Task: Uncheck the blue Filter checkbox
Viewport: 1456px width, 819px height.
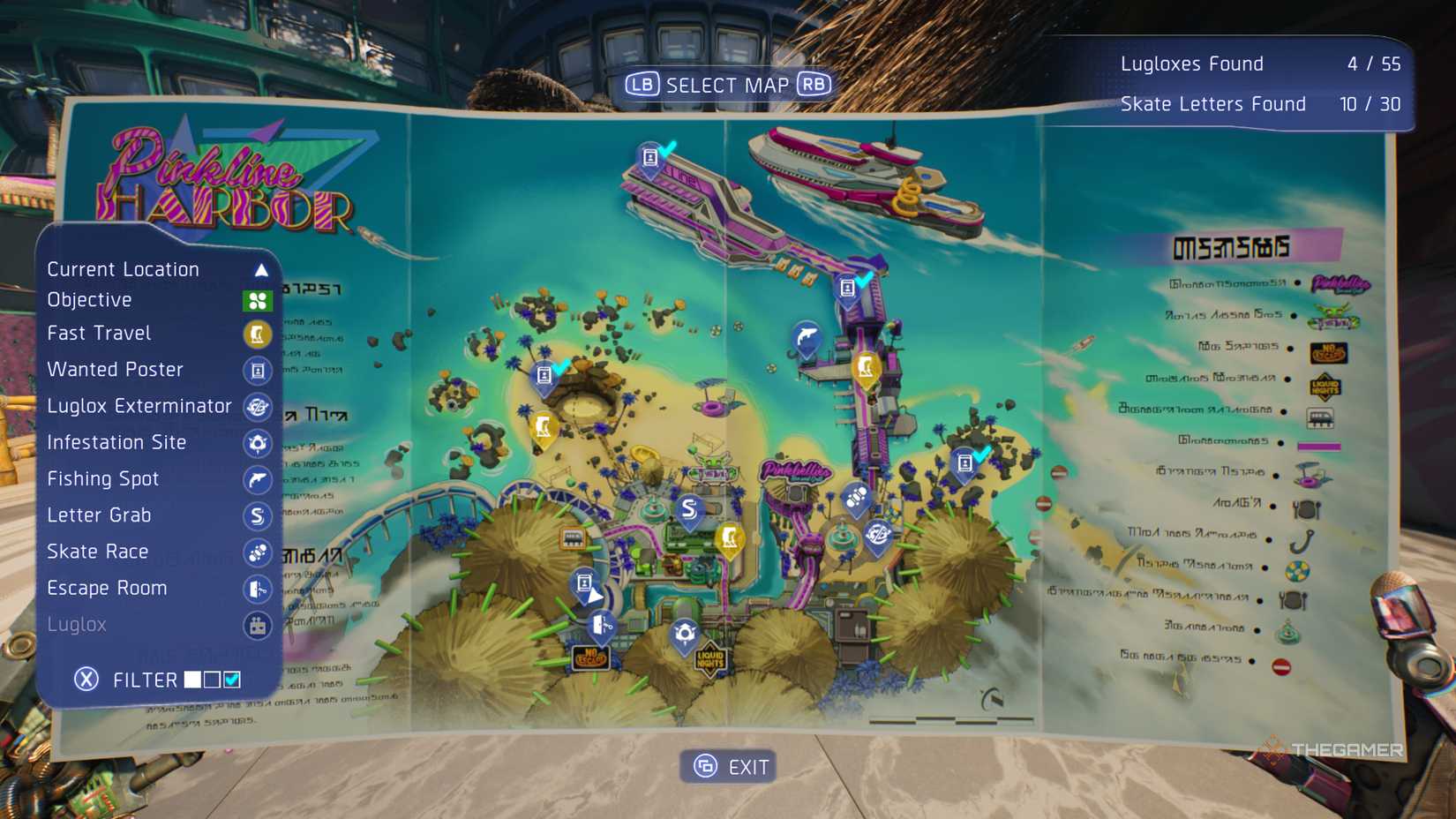Action: [x=233, y=679]
